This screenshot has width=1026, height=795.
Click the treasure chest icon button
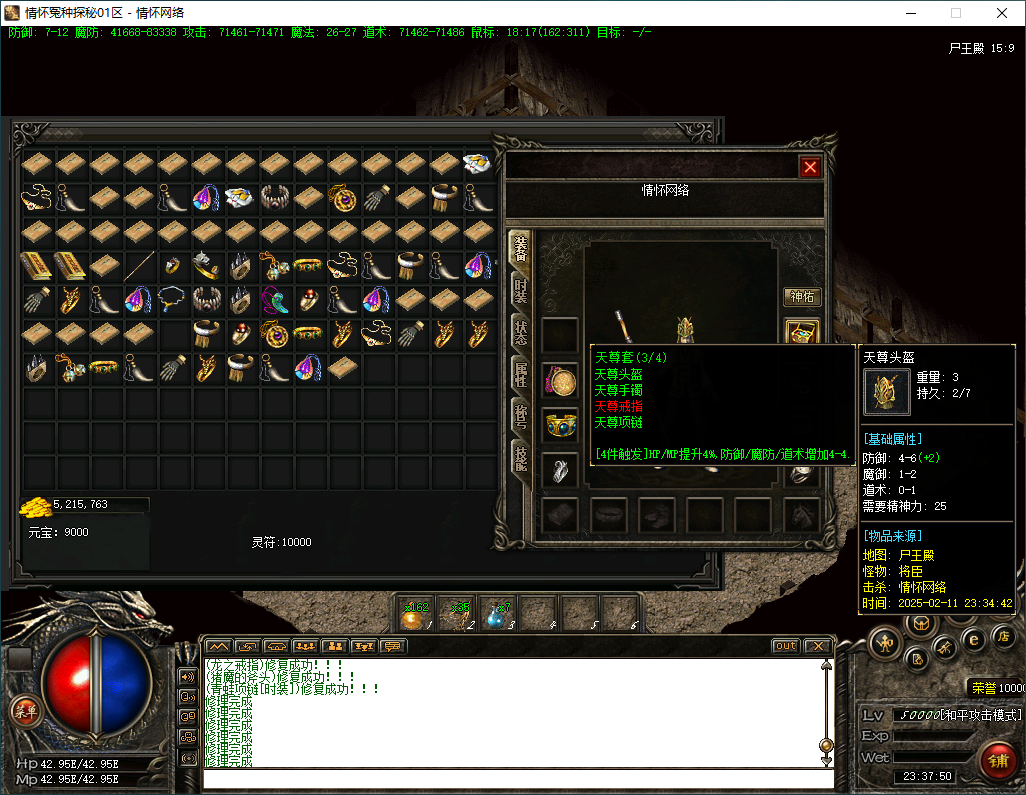pyautogui.click(x=802, y=333)
